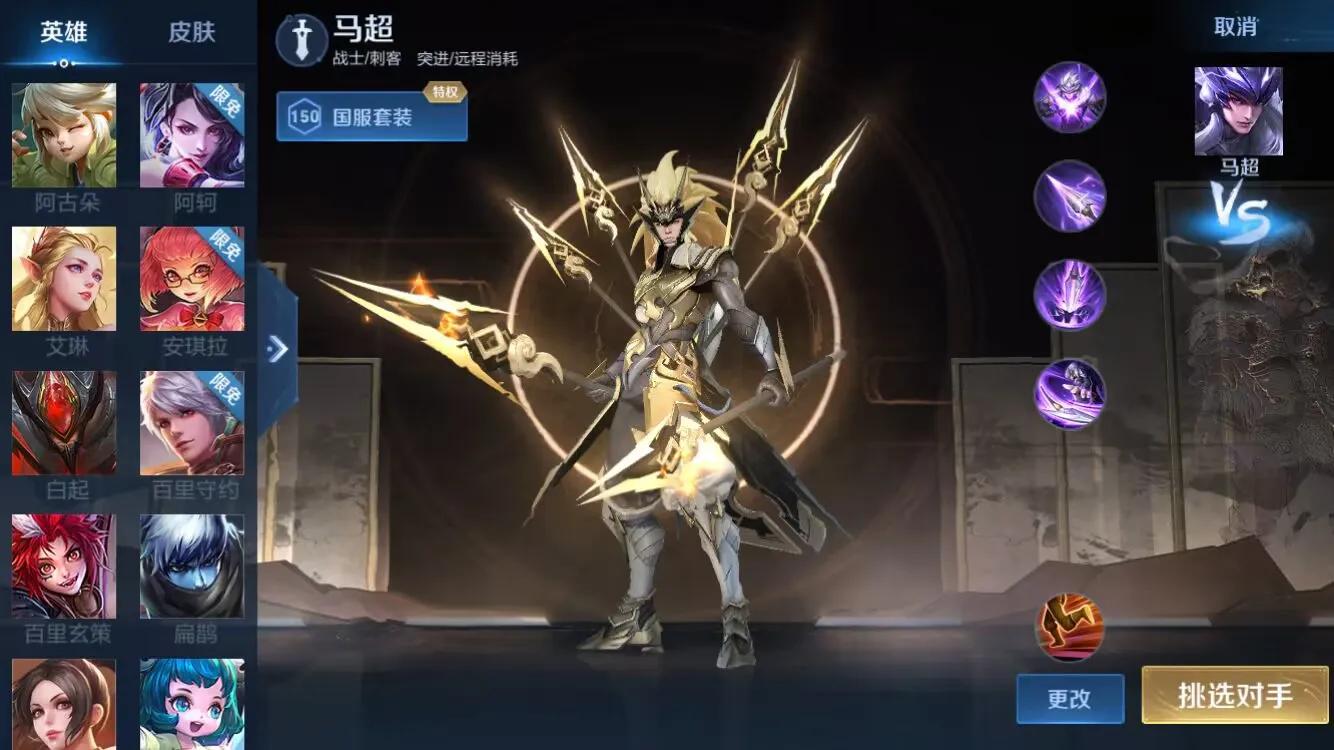Select the Sprint summoner spell icon
The width and height of the screenshot is (1334, 750).
[1069, 625]
